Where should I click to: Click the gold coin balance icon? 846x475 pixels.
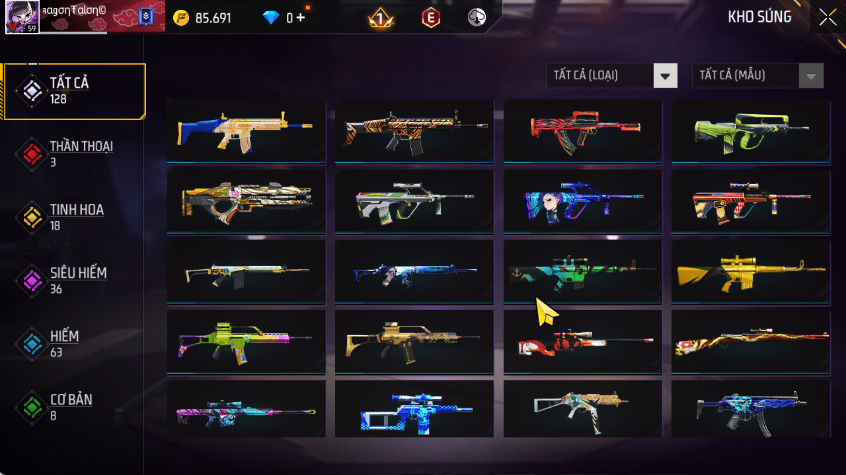pos(181,18)
